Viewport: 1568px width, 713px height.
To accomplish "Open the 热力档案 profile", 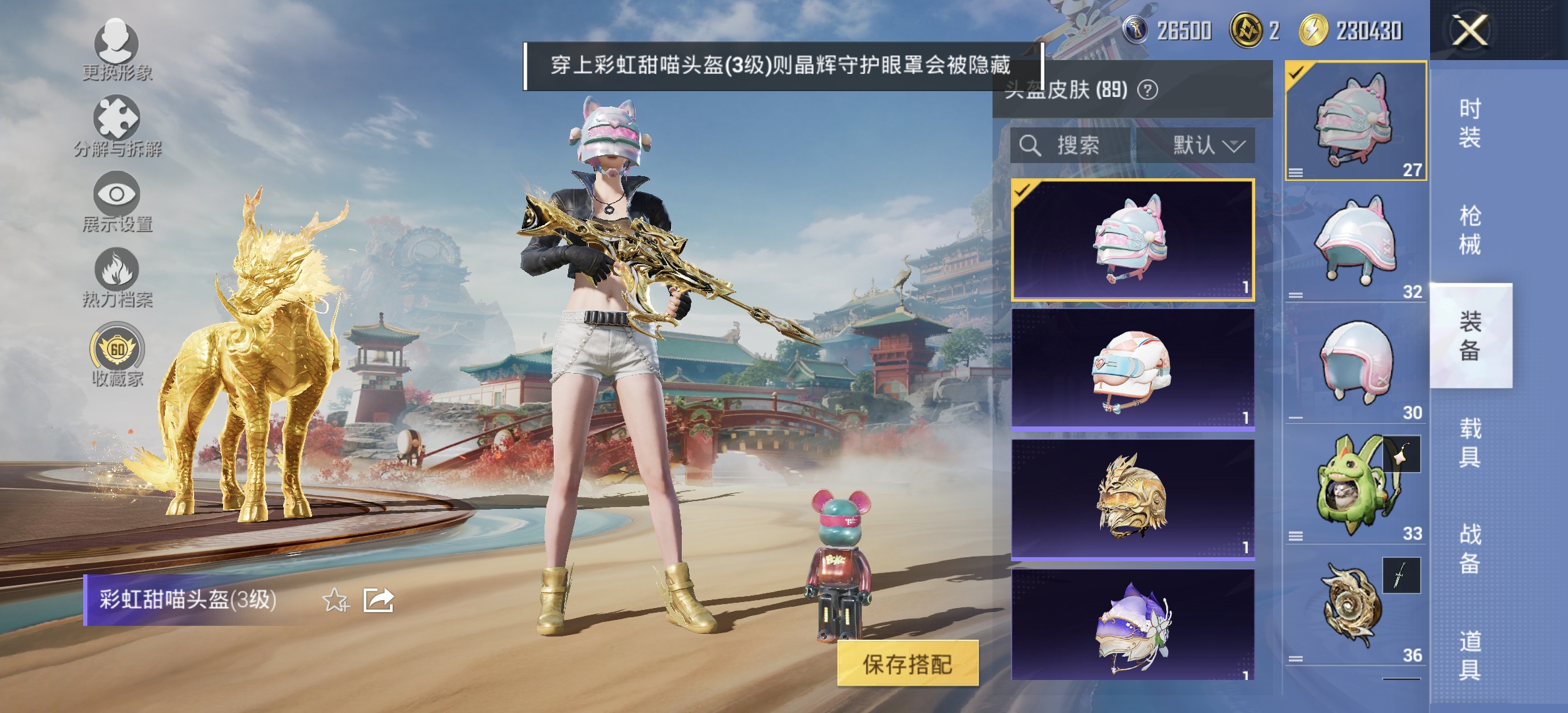I will click(x=115, y=274).
